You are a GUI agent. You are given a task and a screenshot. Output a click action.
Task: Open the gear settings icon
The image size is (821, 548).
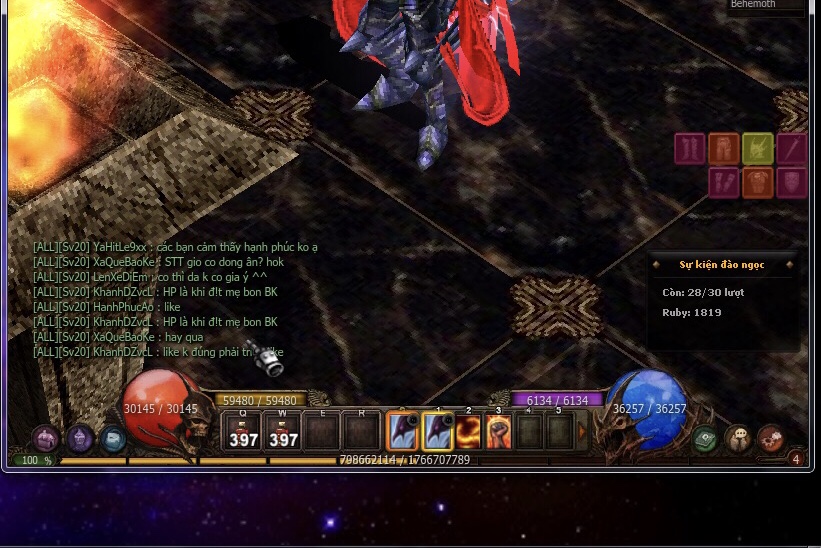click(770, 438)
